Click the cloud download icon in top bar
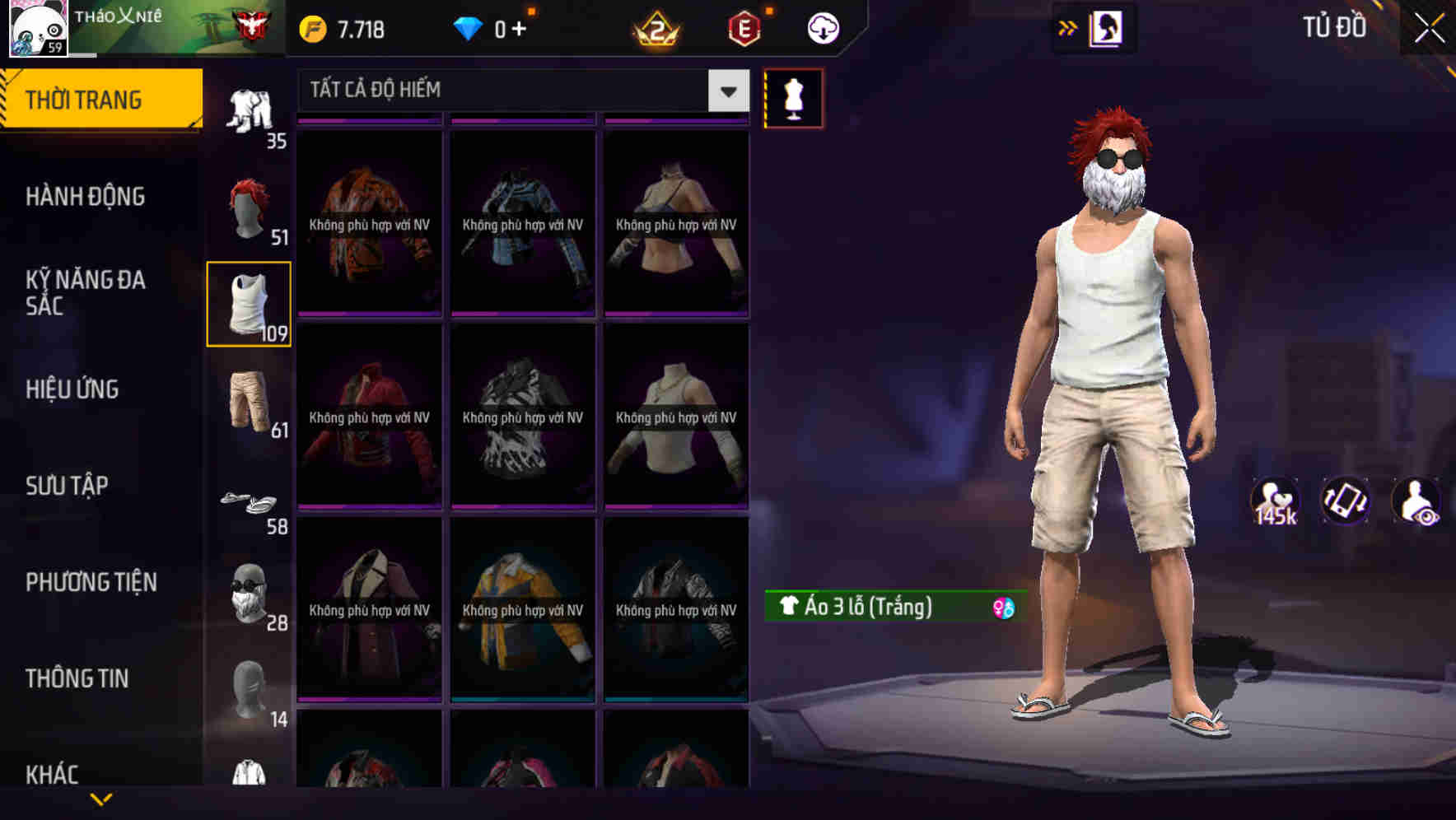The image size is (1456, 820). pyautogui.click(x=823, y=27)
